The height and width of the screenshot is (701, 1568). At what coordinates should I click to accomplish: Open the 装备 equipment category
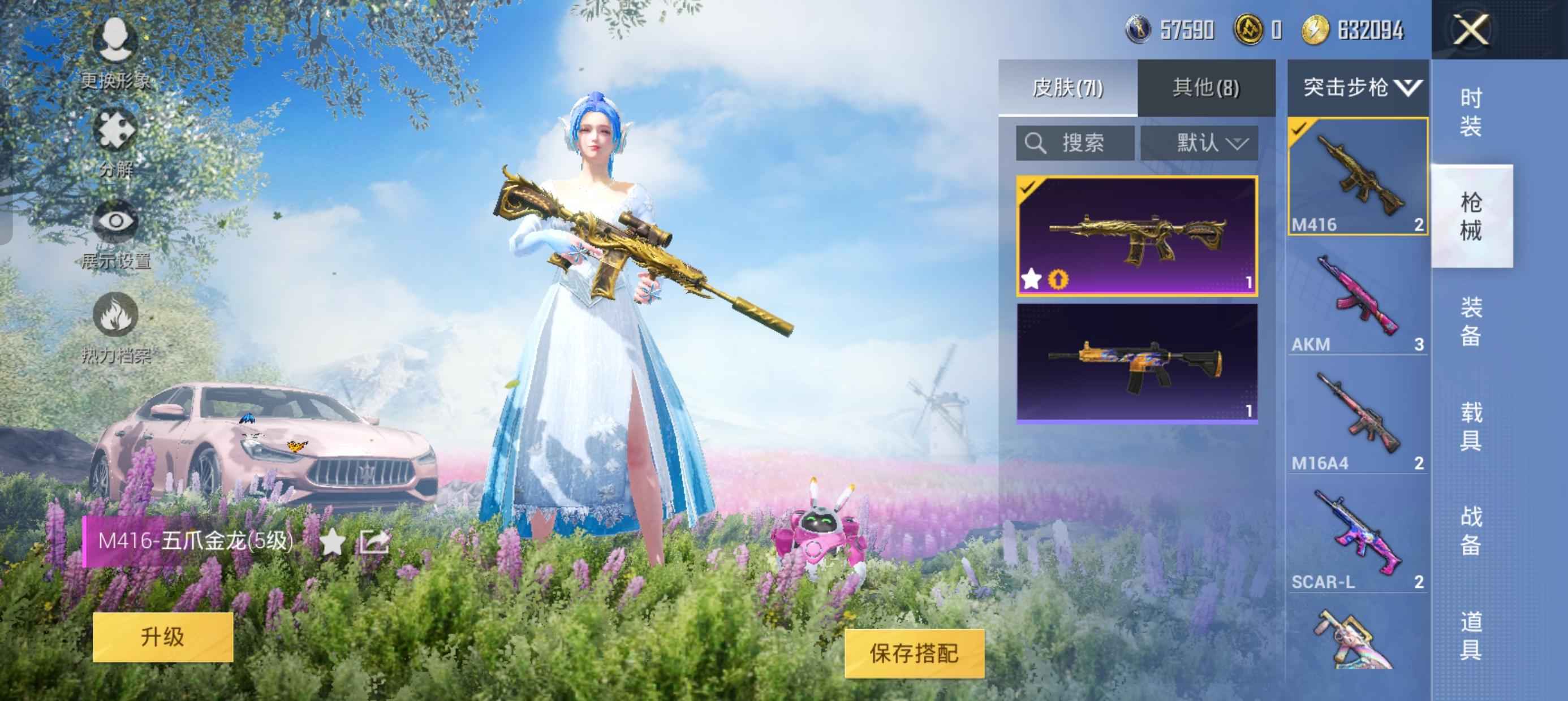click(1471, 321)
